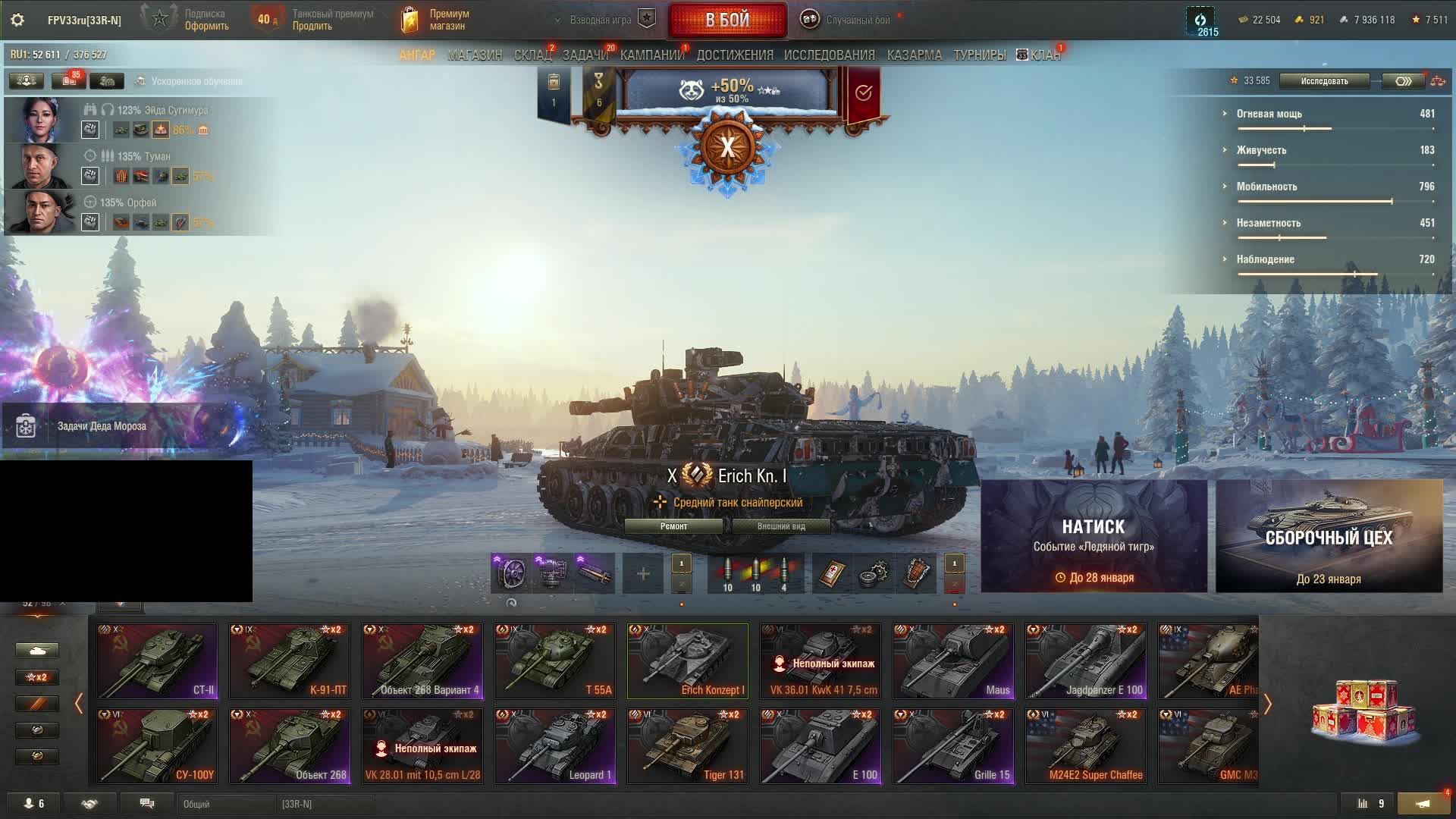Open the ИССЛЕДОВАНИЯ tab
The width and height of the screenshot is (1456, 819).
[829, 55]
